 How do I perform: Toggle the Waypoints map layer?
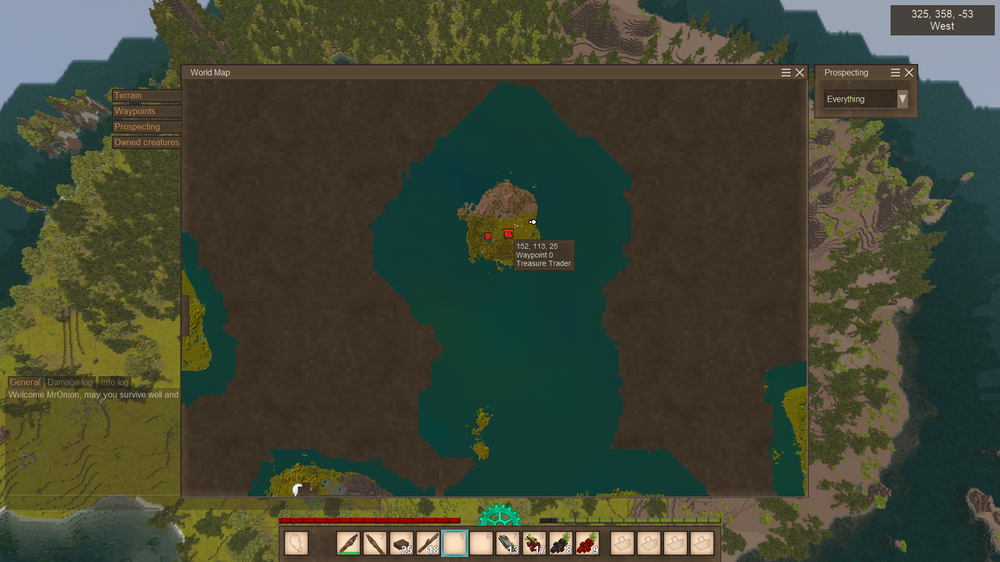pos(135,111)
